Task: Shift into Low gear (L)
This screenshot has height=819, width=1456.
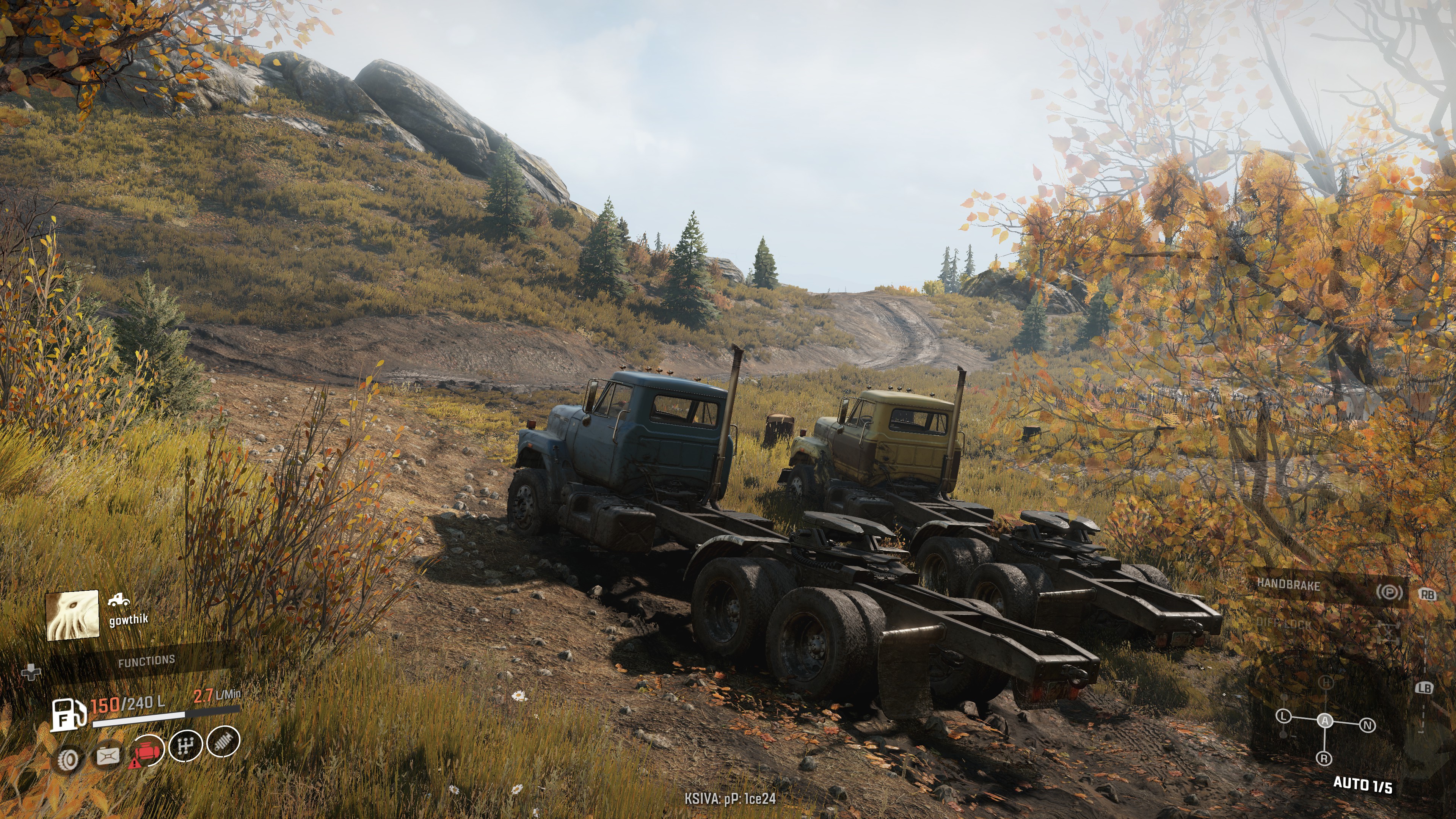Action: click(x=1283, y=717)
